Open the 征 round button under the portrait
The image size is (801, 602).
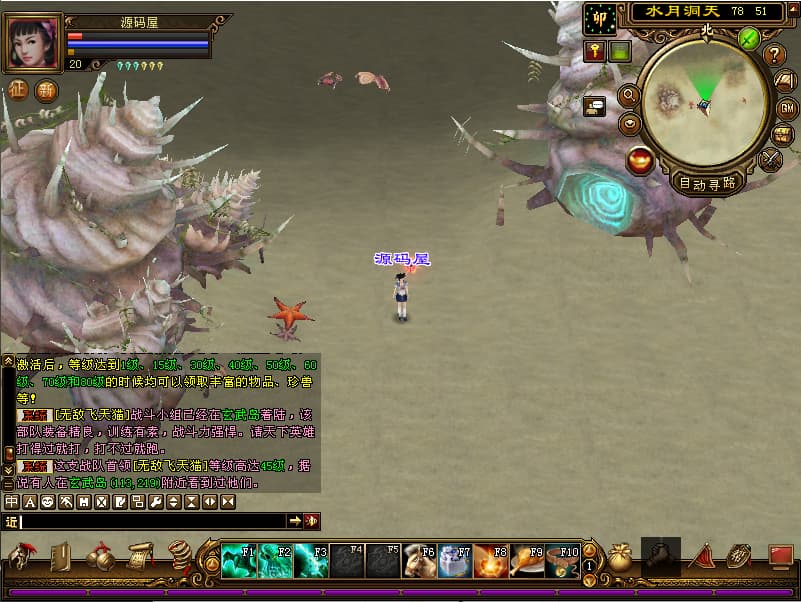[18, 90]
